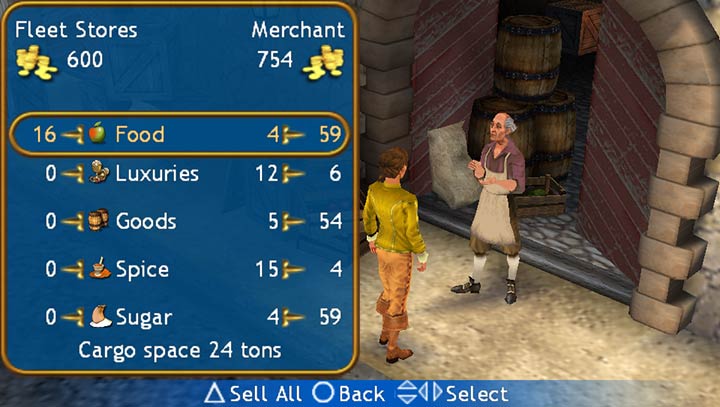720x407 pixels.
Task: Select the Spice trade row
Action: point(178,269)
